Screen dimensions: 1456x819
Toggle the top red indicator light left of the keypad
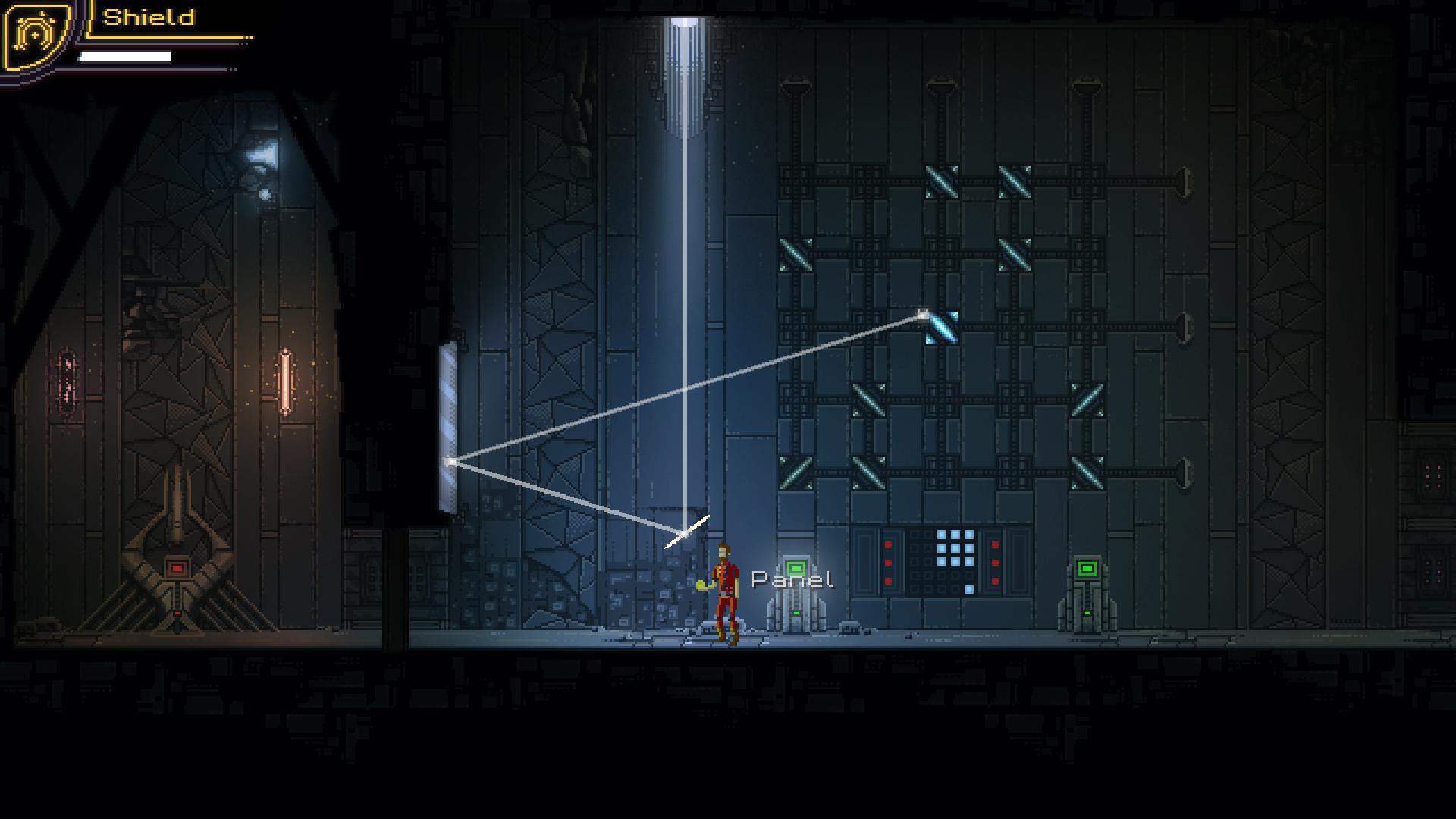888,544
